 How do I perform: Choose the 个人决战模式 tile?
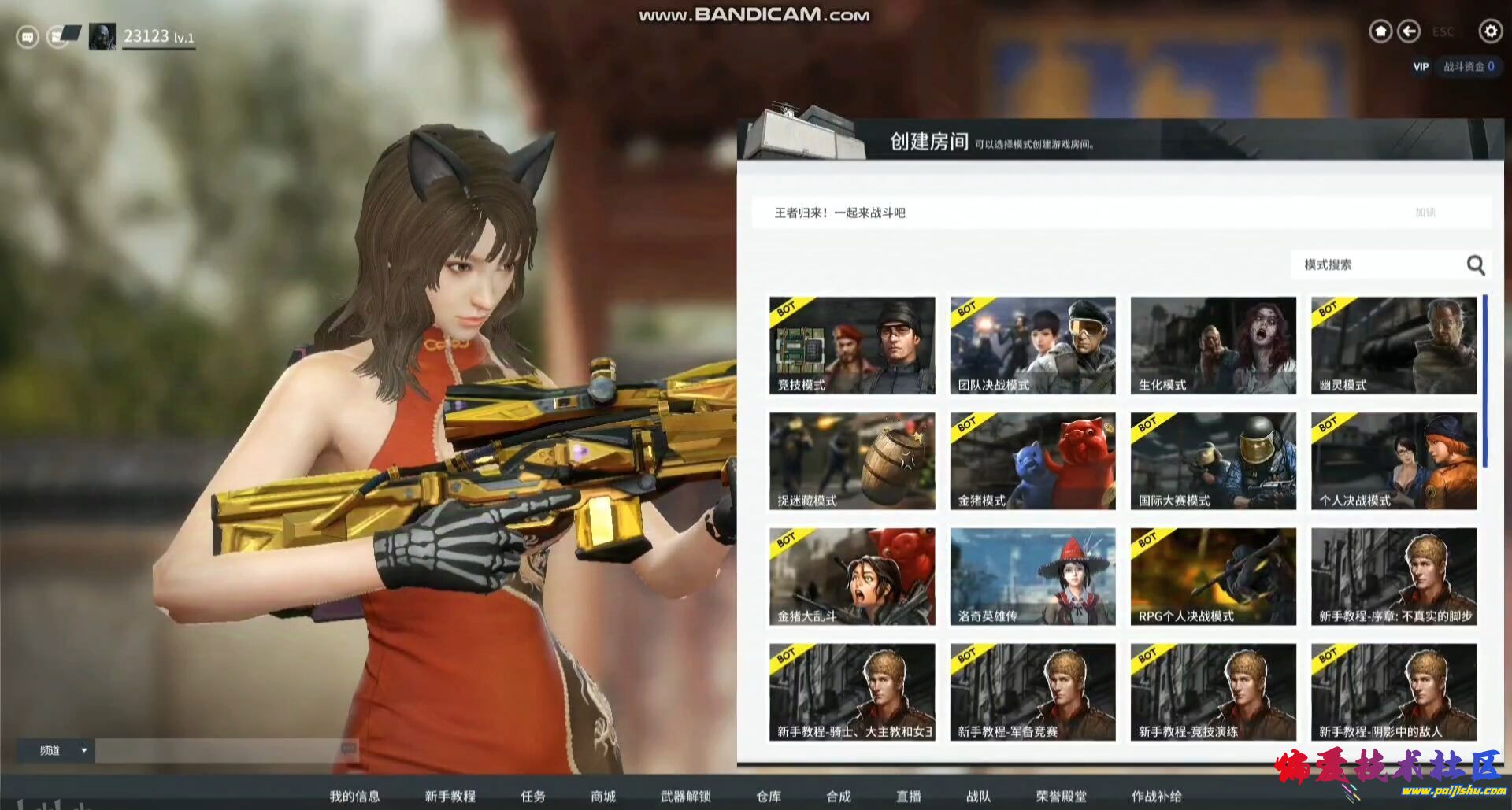point(1393,460)
